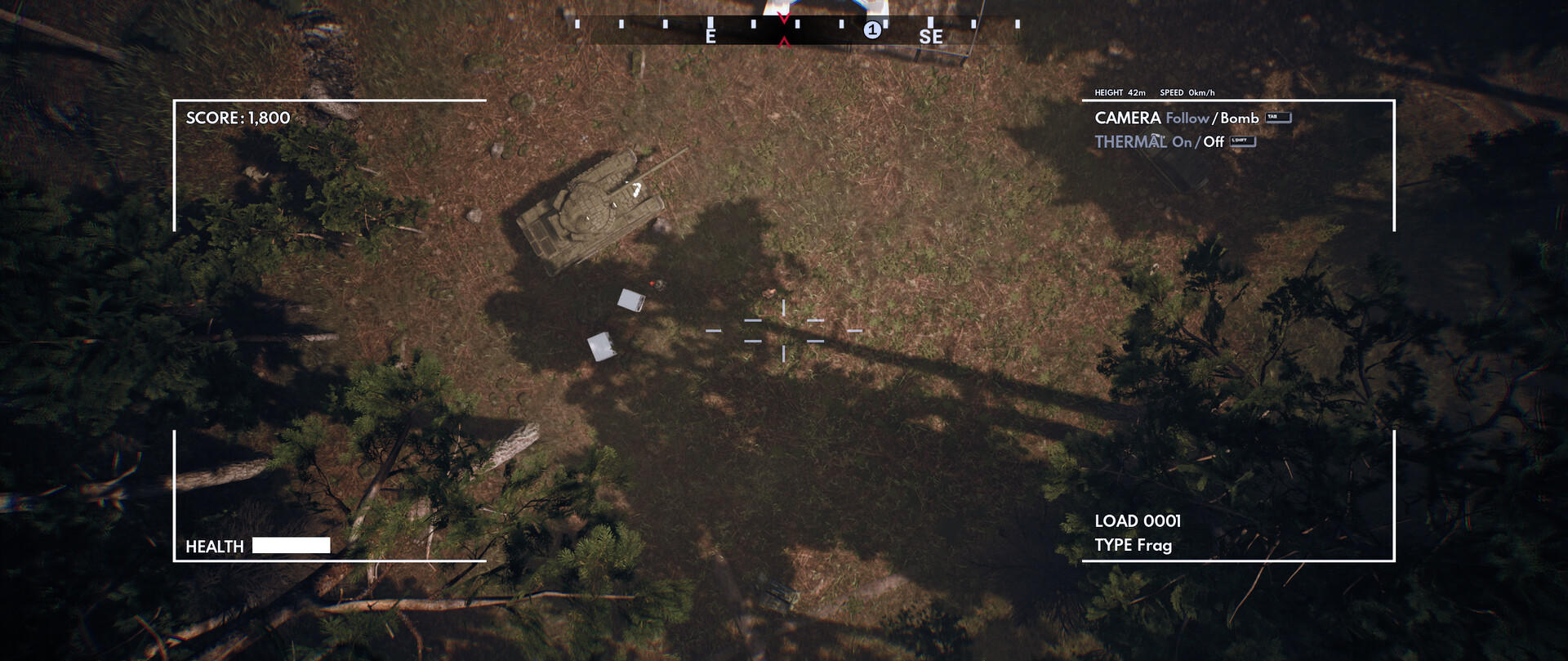Screen dimensions: 1568x661
Task: Click the SE cardinal marker on the compass
Action: (932, 36)
